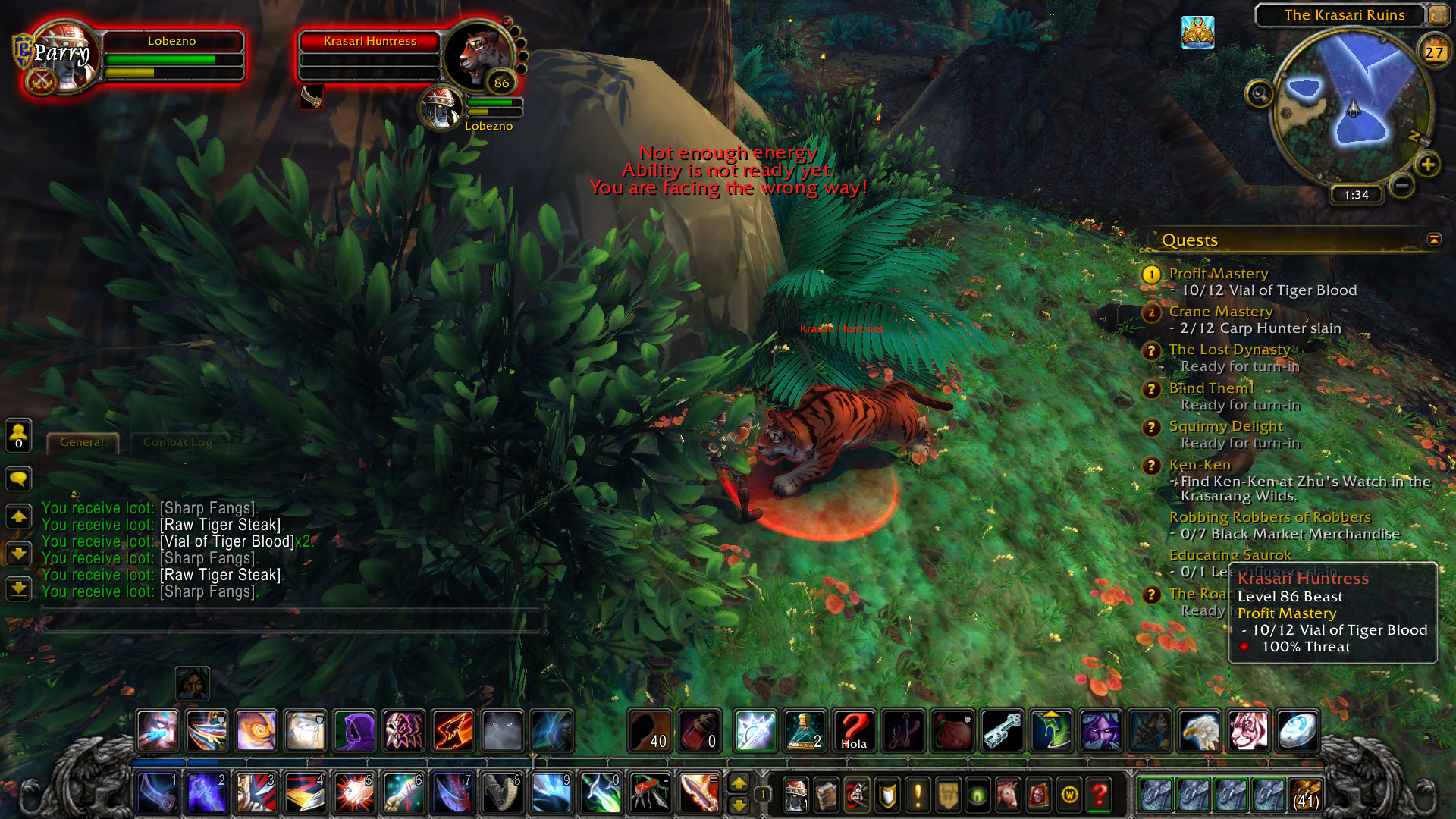Zoom in the minimap with the plus button

[1428, 165]
